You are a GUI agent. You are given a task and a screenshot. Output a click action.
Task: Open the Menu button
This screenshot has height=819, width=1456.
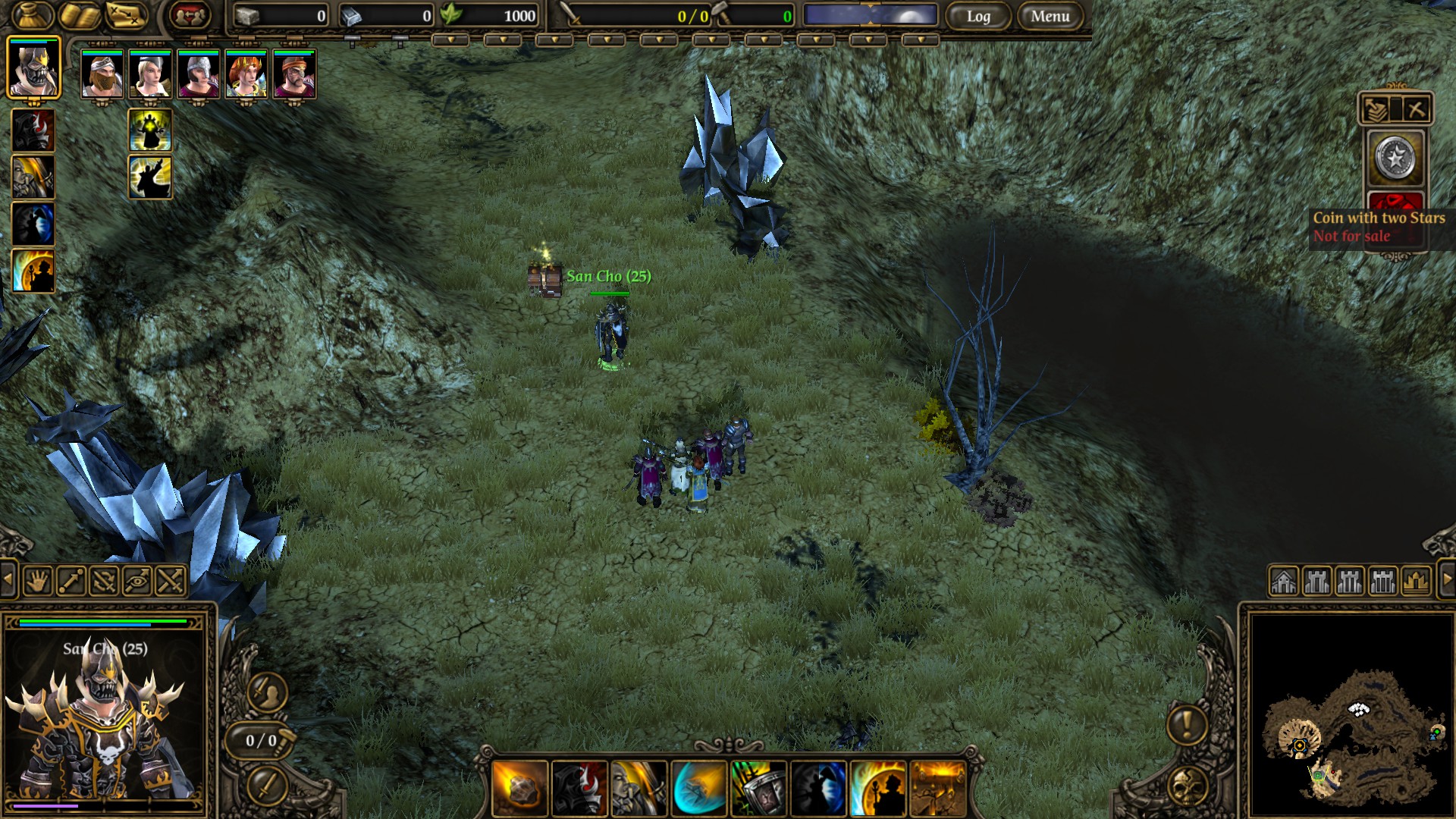[x=1050, y=16]
